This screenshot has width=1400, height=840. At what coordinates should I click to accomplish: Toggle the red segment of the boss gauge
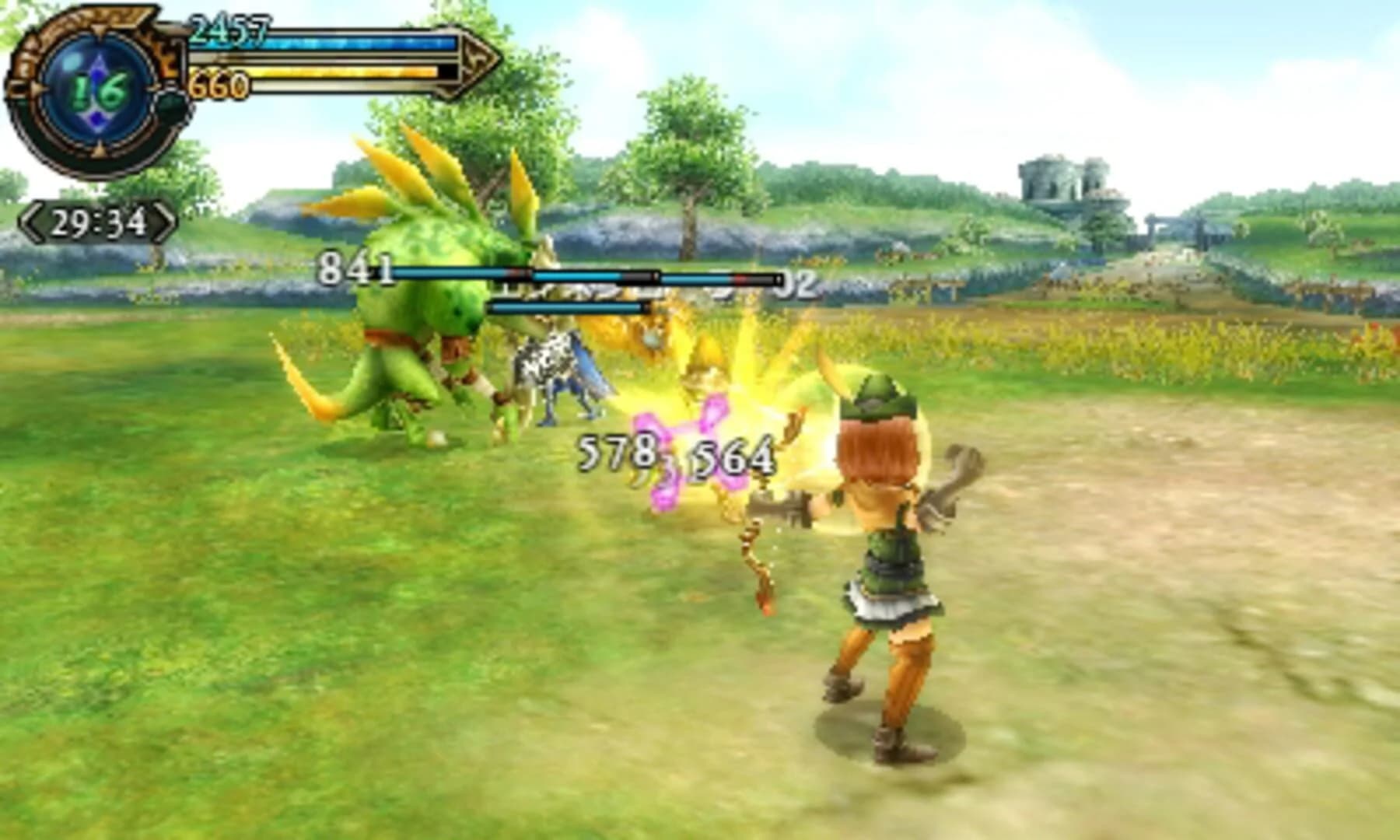coord(740,278)
